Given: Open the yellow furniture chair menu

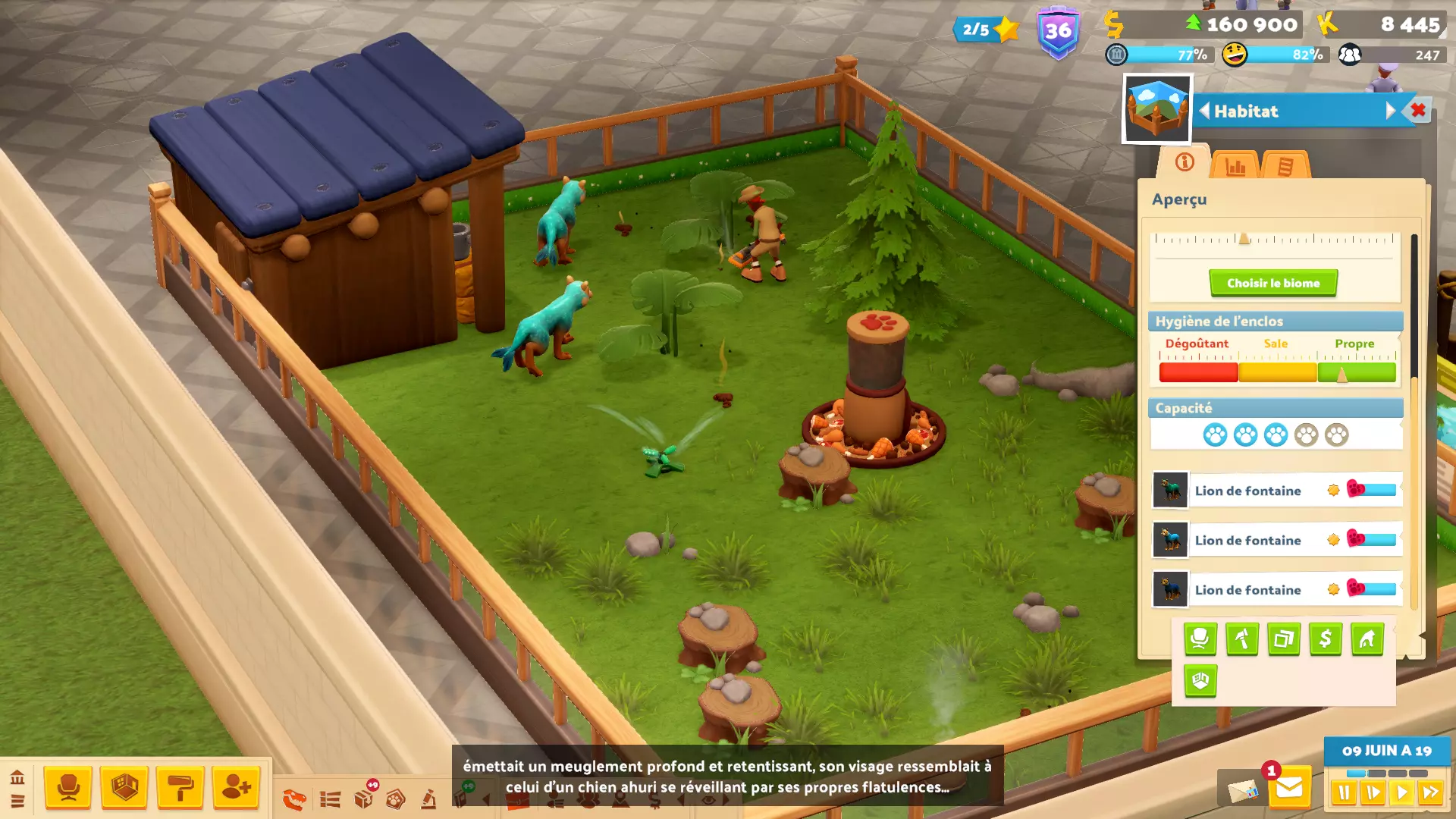Looking at the screenshot, I should point(68,788).
